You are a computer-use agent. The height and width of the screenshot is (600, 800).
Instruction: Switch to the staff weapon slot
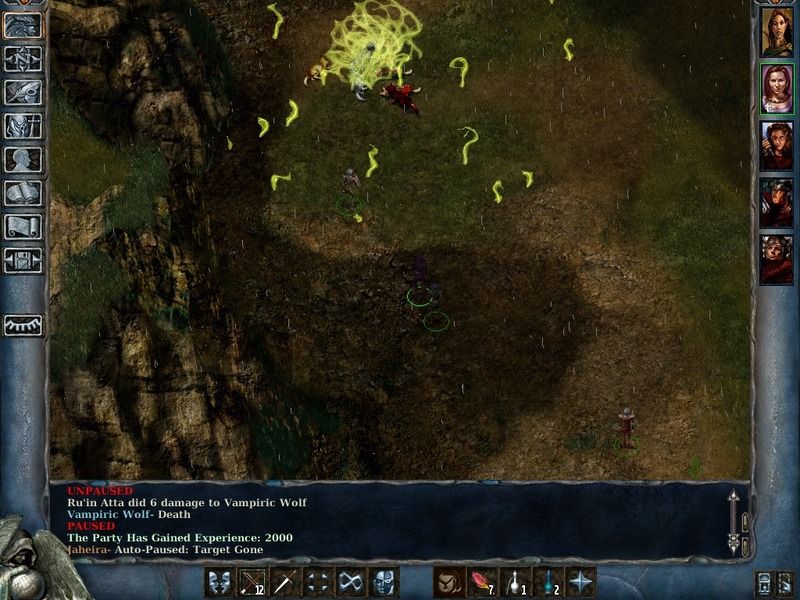(x=285, y=581)
